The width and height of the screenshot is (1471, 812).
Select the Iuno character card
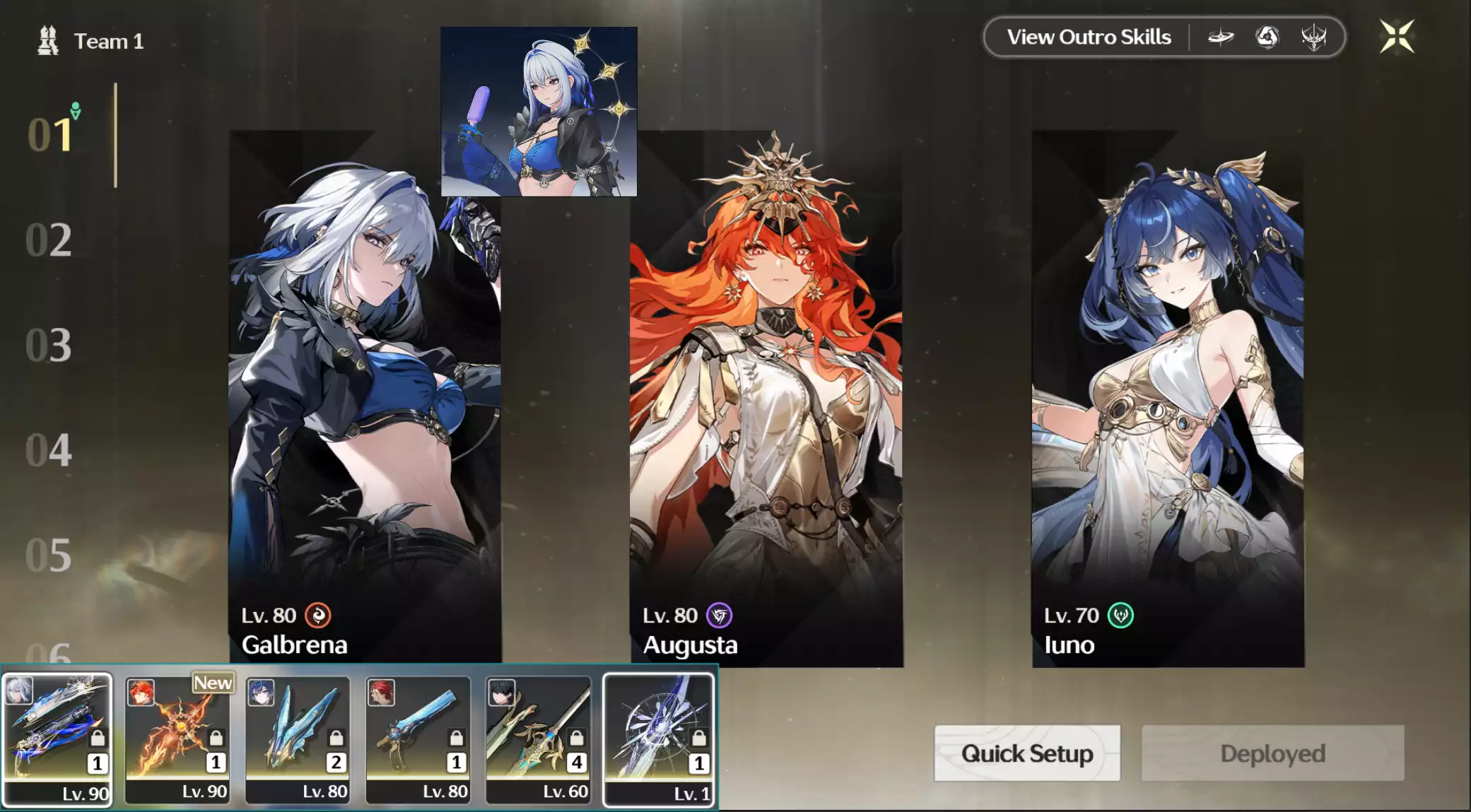click(x=1168, y=396)
